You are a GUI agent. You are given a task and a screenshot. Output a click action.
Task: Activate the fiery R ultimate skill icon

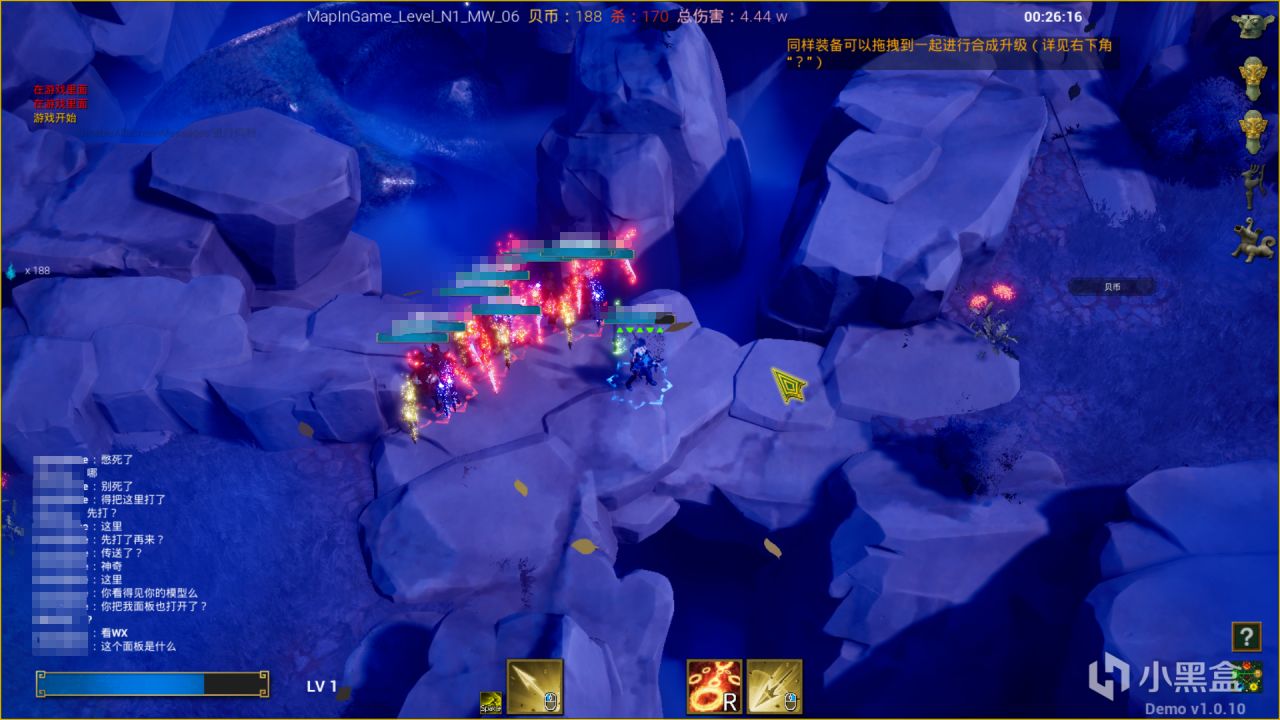714,686
